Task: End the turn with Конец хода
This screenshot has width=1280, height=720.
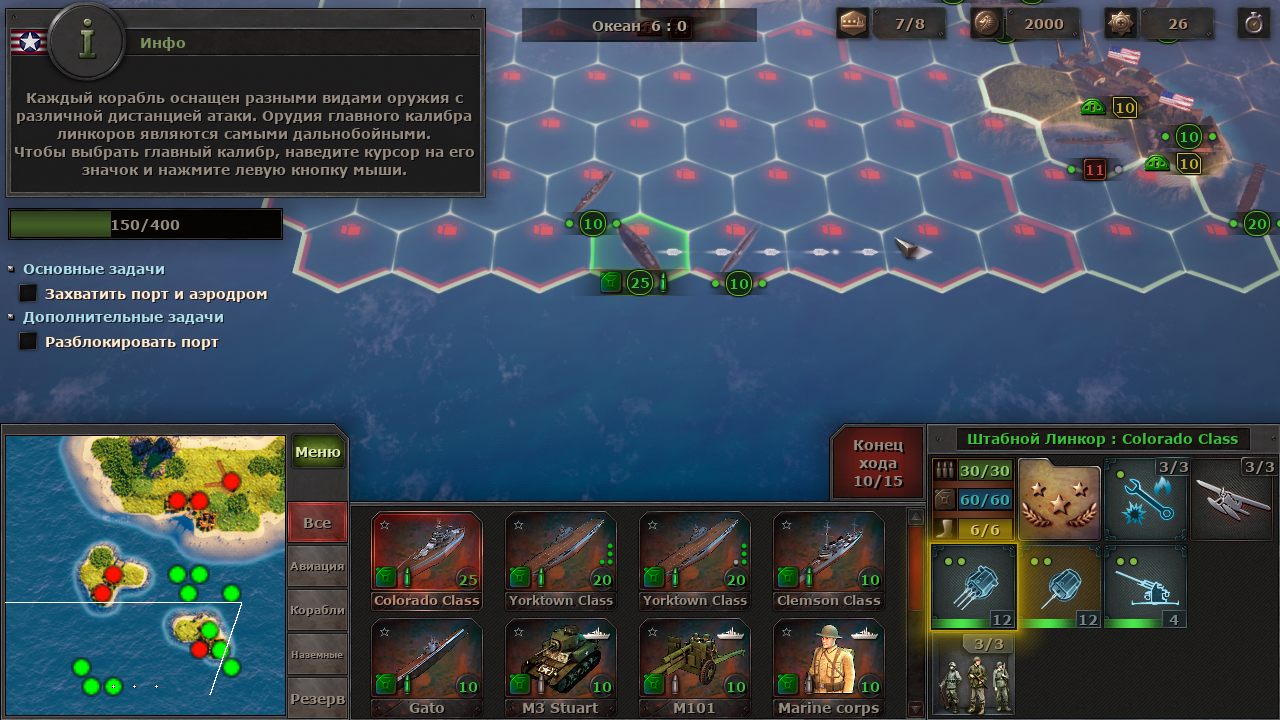Action: point(877,462)
